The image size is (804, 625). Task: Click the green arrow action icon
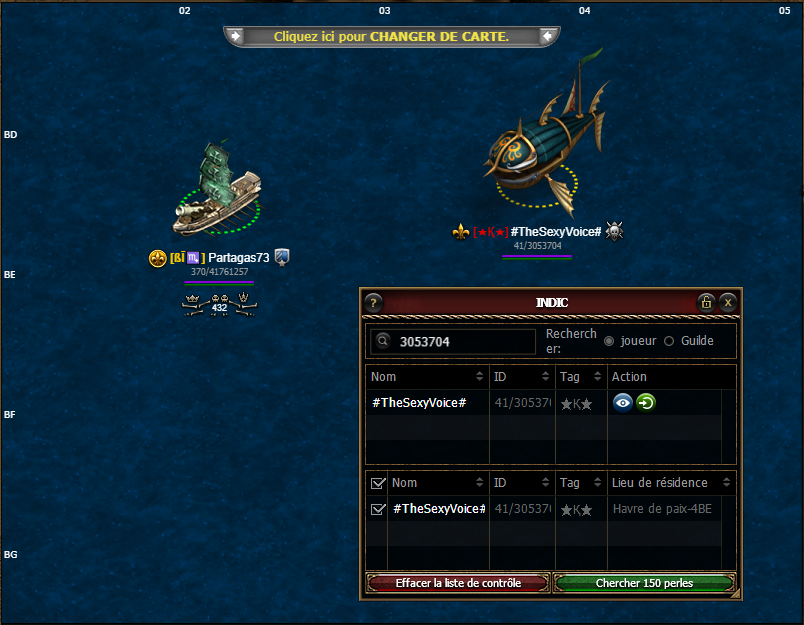[x=646, y=402]
